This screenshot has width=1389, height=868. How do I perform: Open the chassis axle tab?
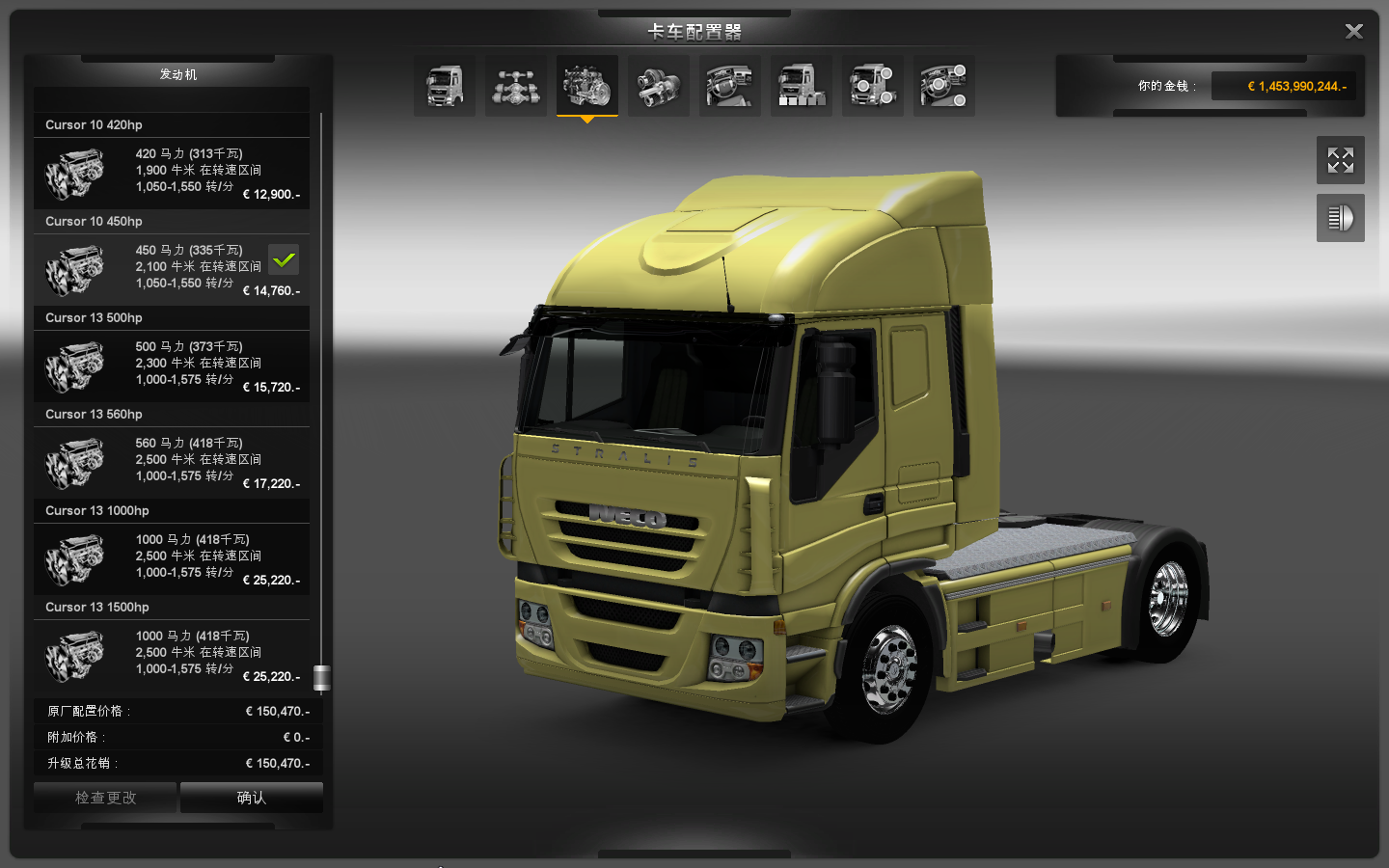[516, 86]
